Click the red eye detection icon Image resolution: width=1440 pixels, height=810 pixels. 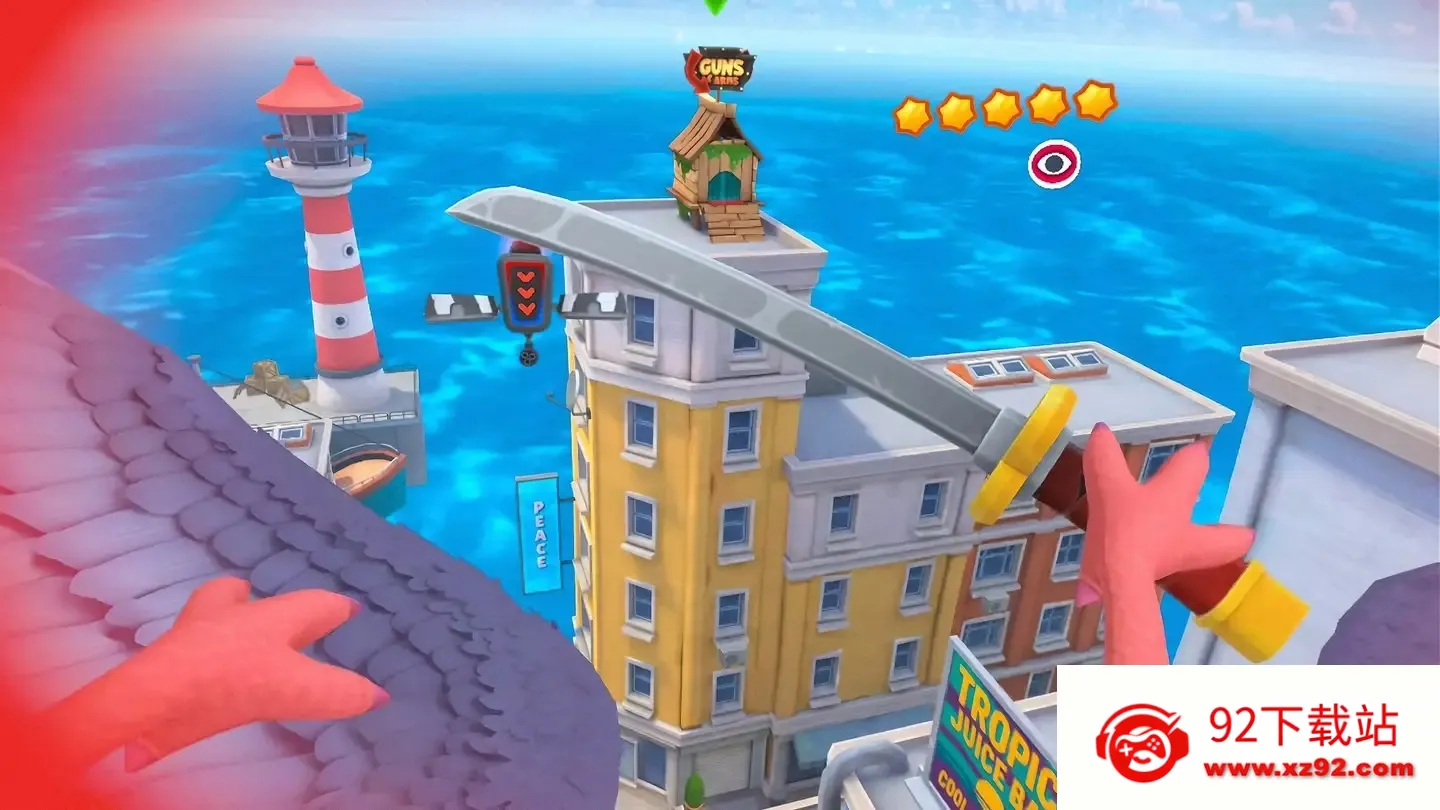point(1054,164)
